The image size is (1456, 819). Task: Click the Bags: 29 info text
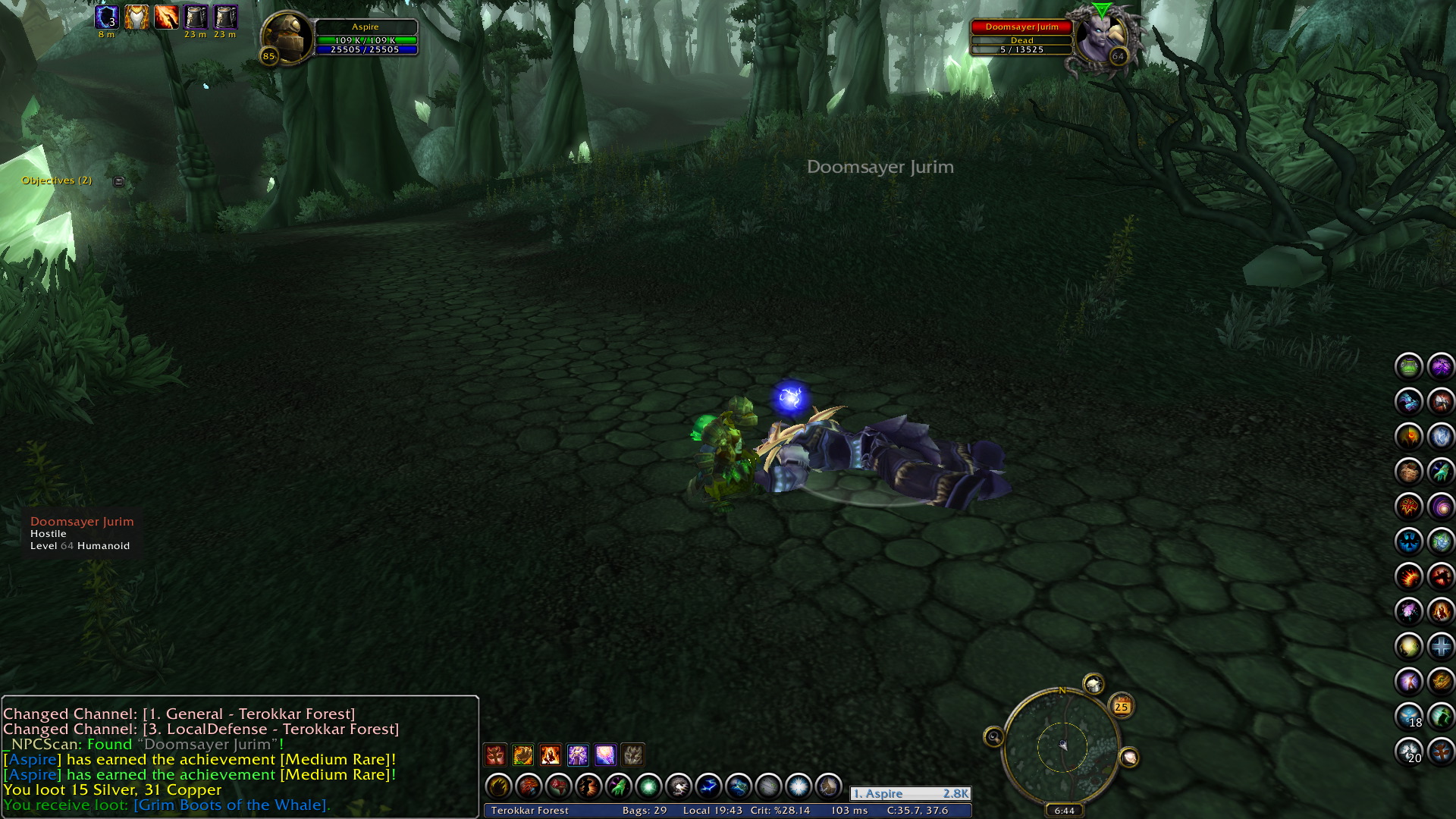644,811
